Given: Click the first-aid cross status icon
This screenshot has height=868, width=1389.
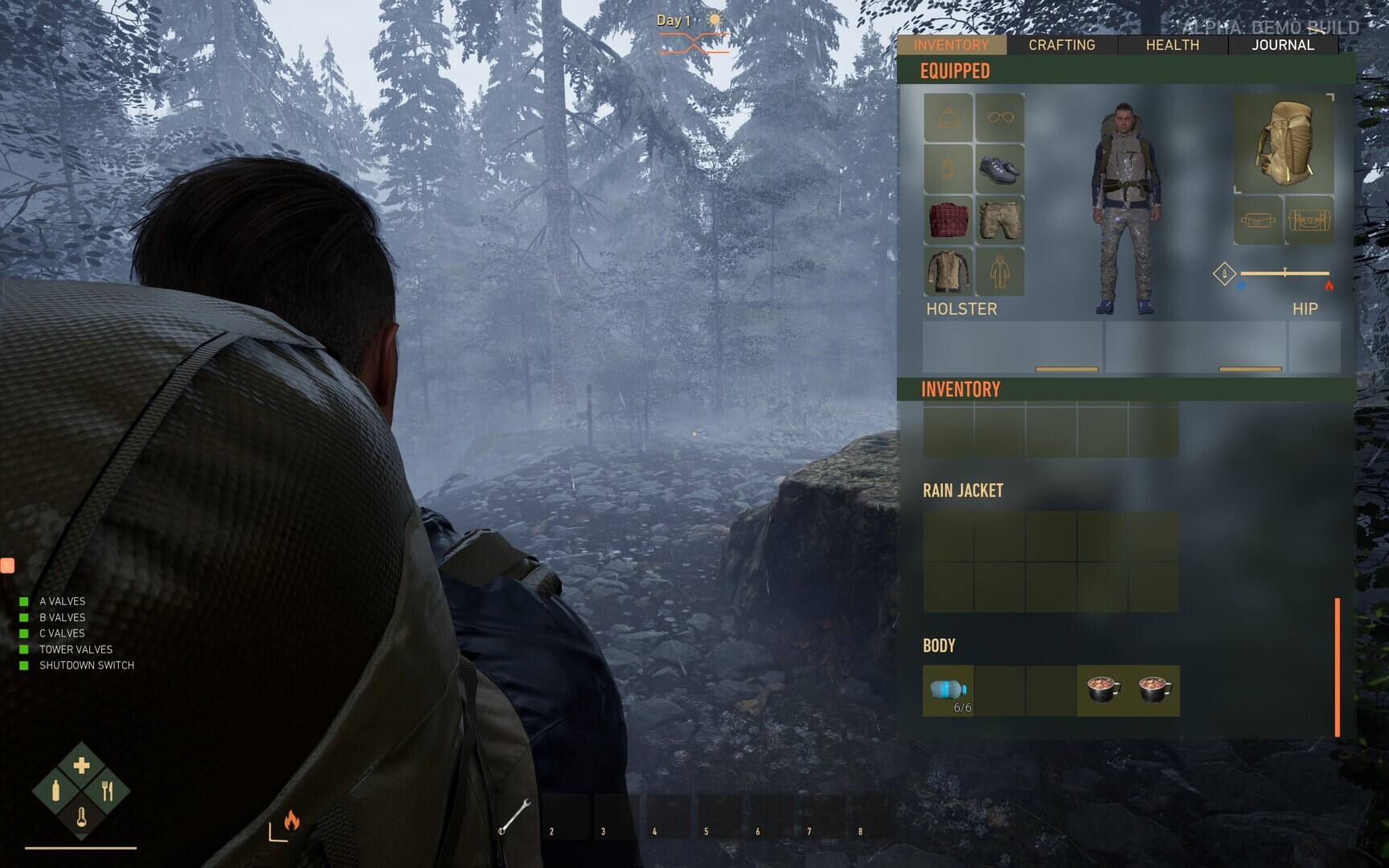Looking at the screenshot, I should pos(81,765).
